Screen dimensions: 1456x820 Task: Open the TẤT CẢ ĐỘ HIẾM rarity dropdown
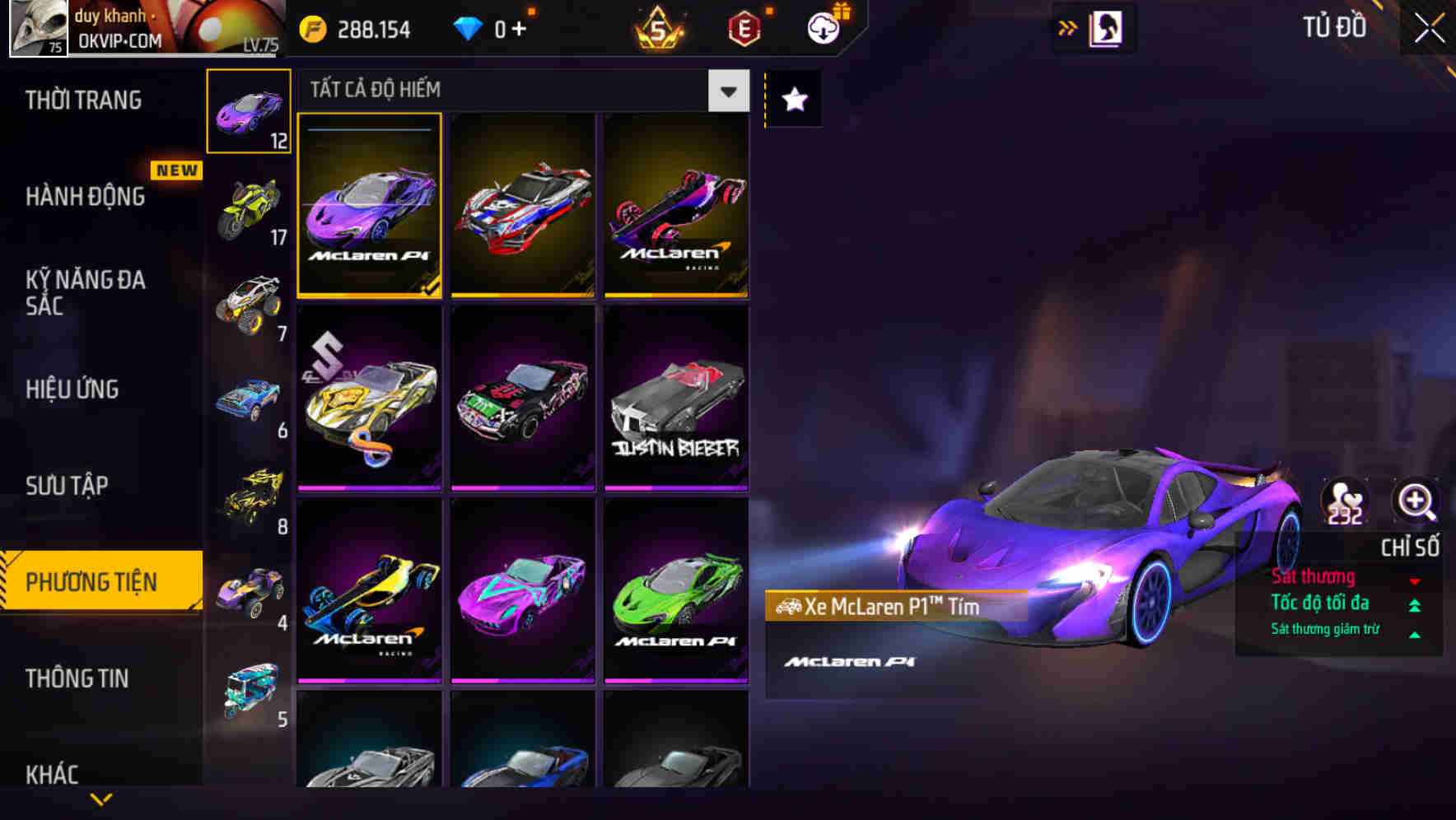(x=727, y=91)
